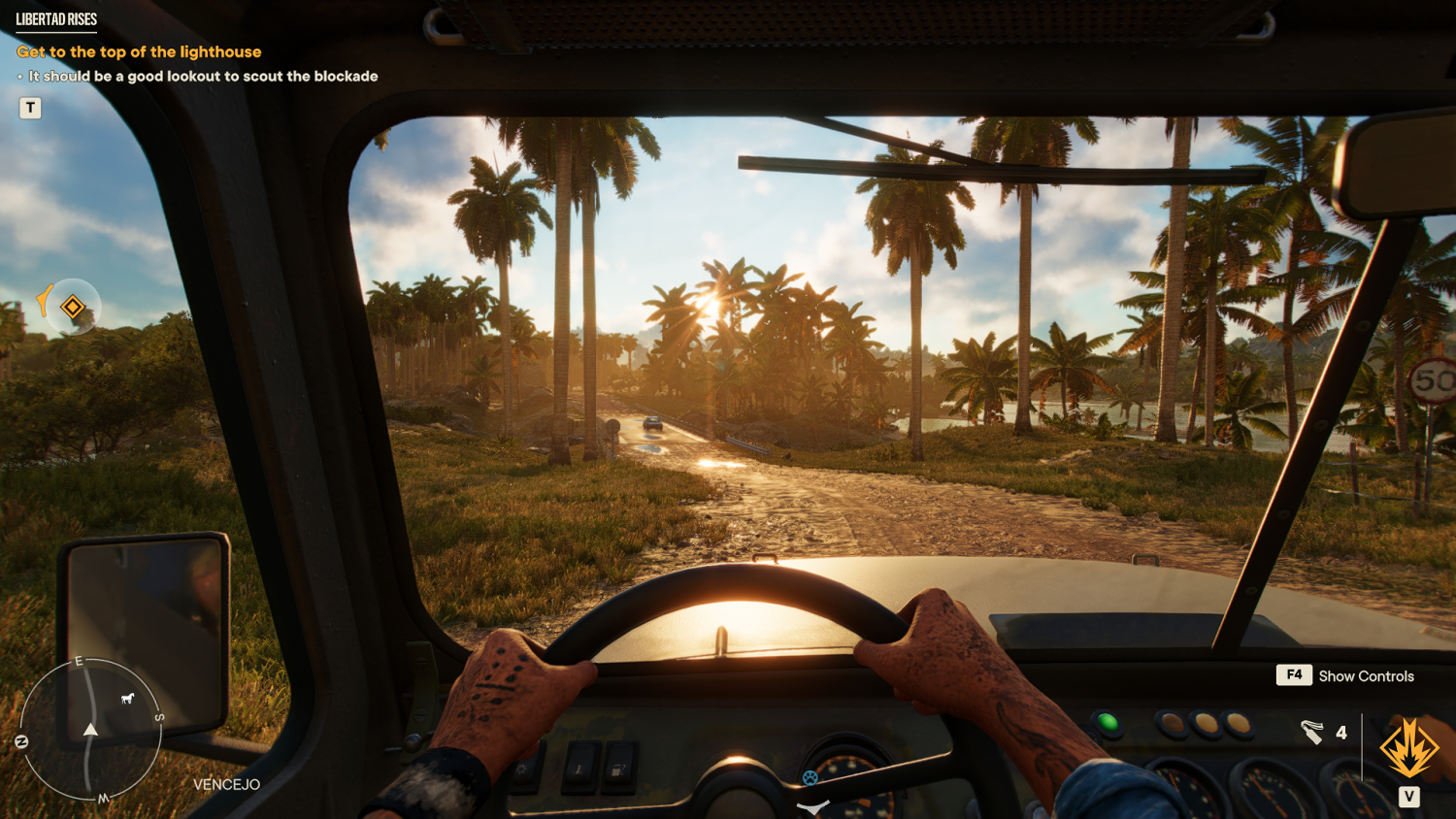Select the Show Controls label
1456x819 pixels.
point(1366,676)
